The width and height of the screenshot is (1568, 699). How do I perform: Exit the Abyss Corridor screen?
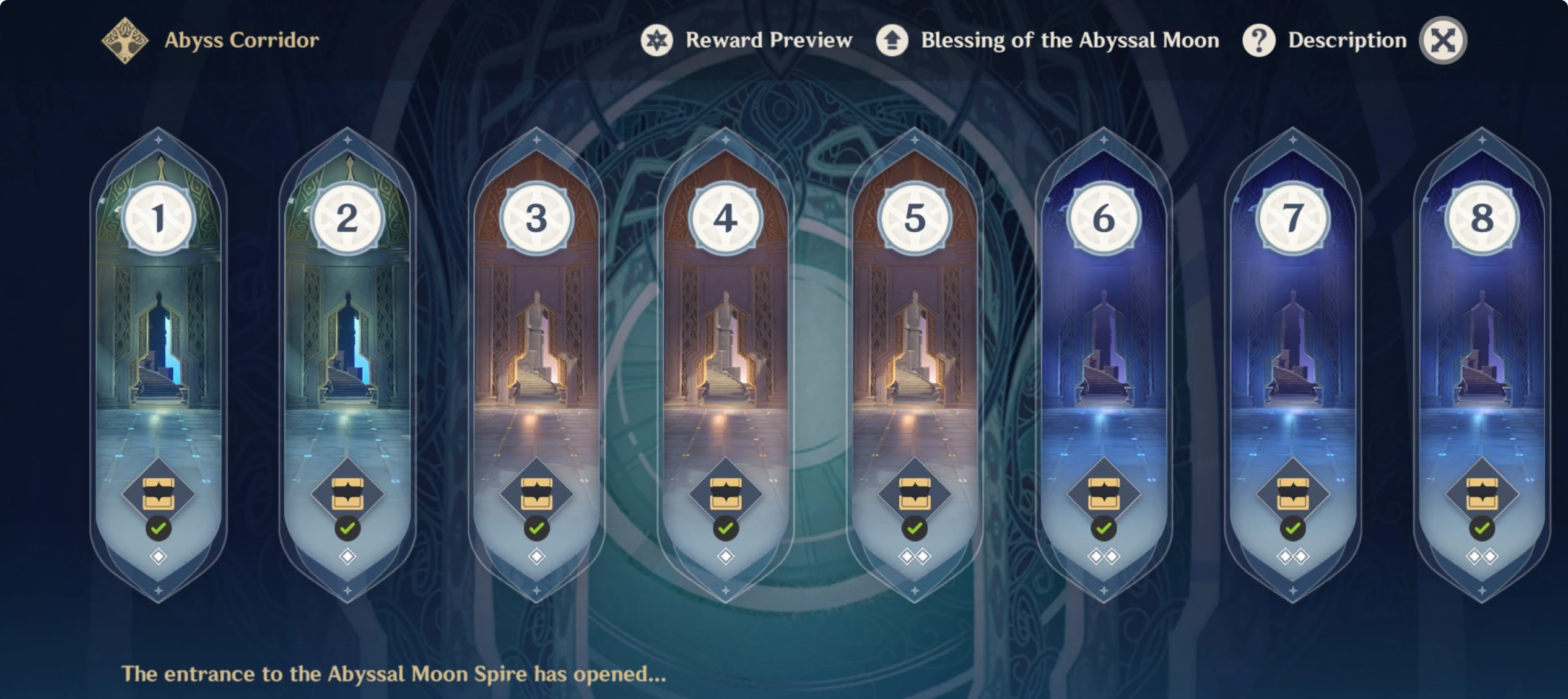[1443, 40]
